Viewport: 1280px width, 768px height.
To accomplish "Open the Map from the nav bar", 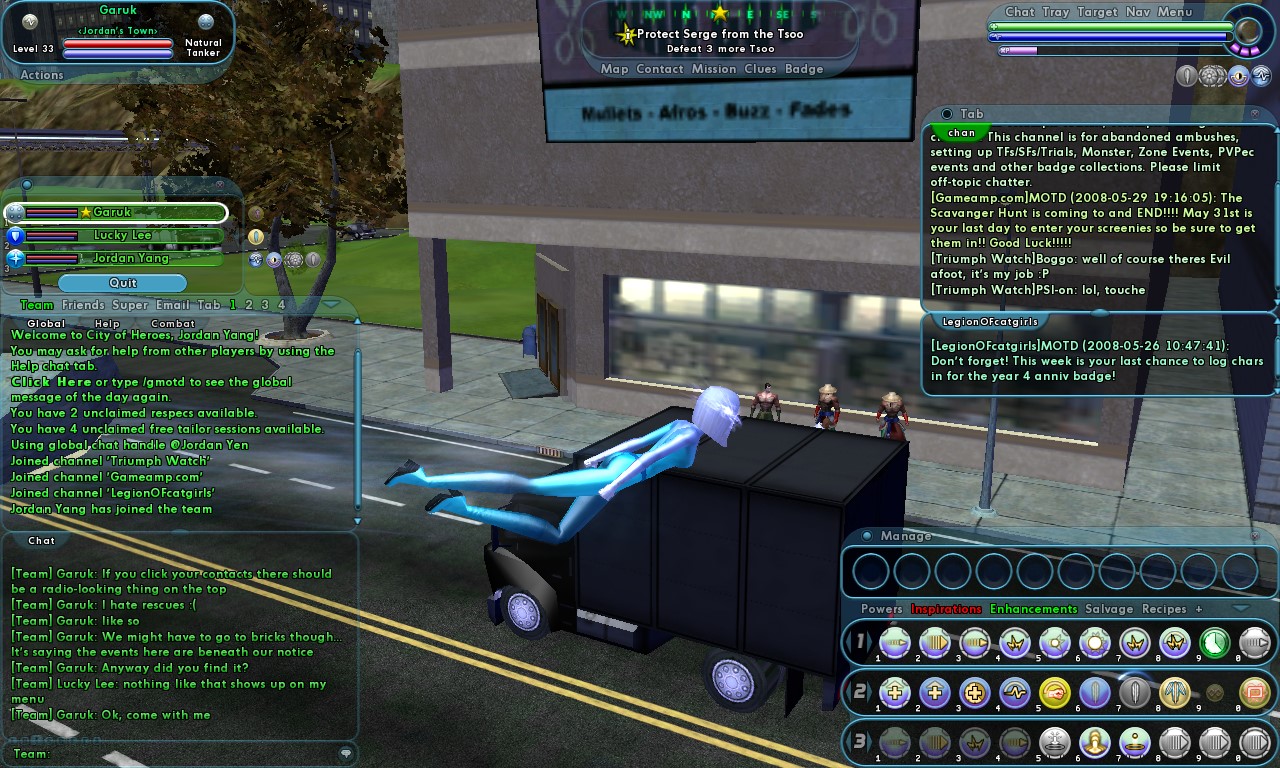I will (614, 69).
